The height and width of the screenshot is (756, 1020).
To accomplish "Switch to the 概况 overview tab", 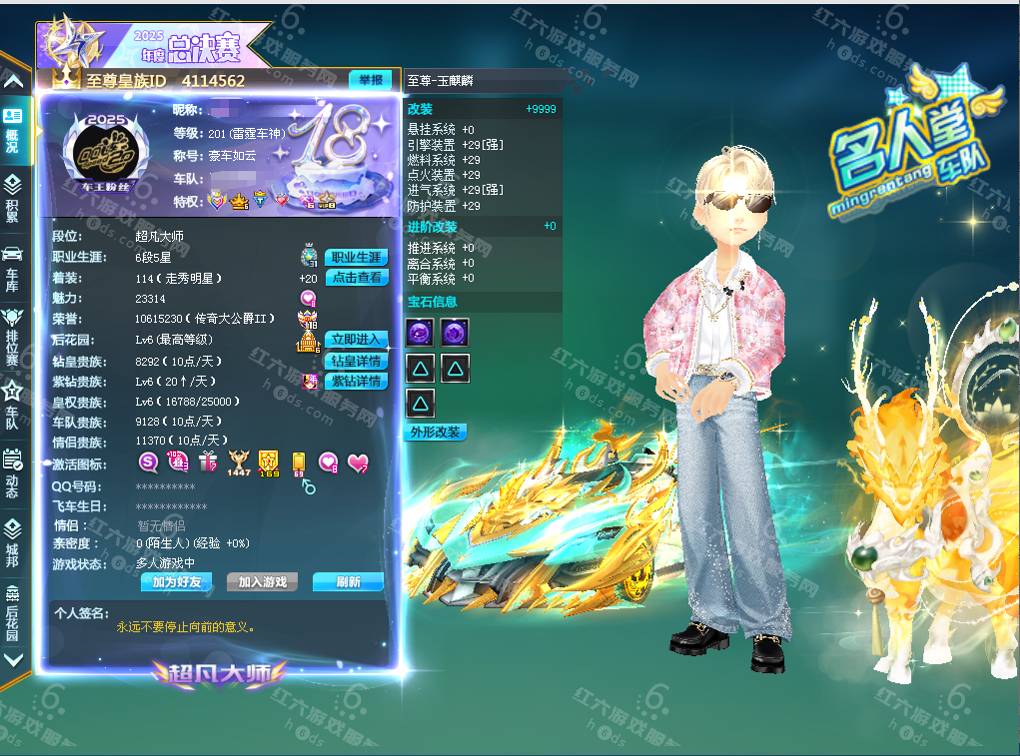I will [12, 130].
